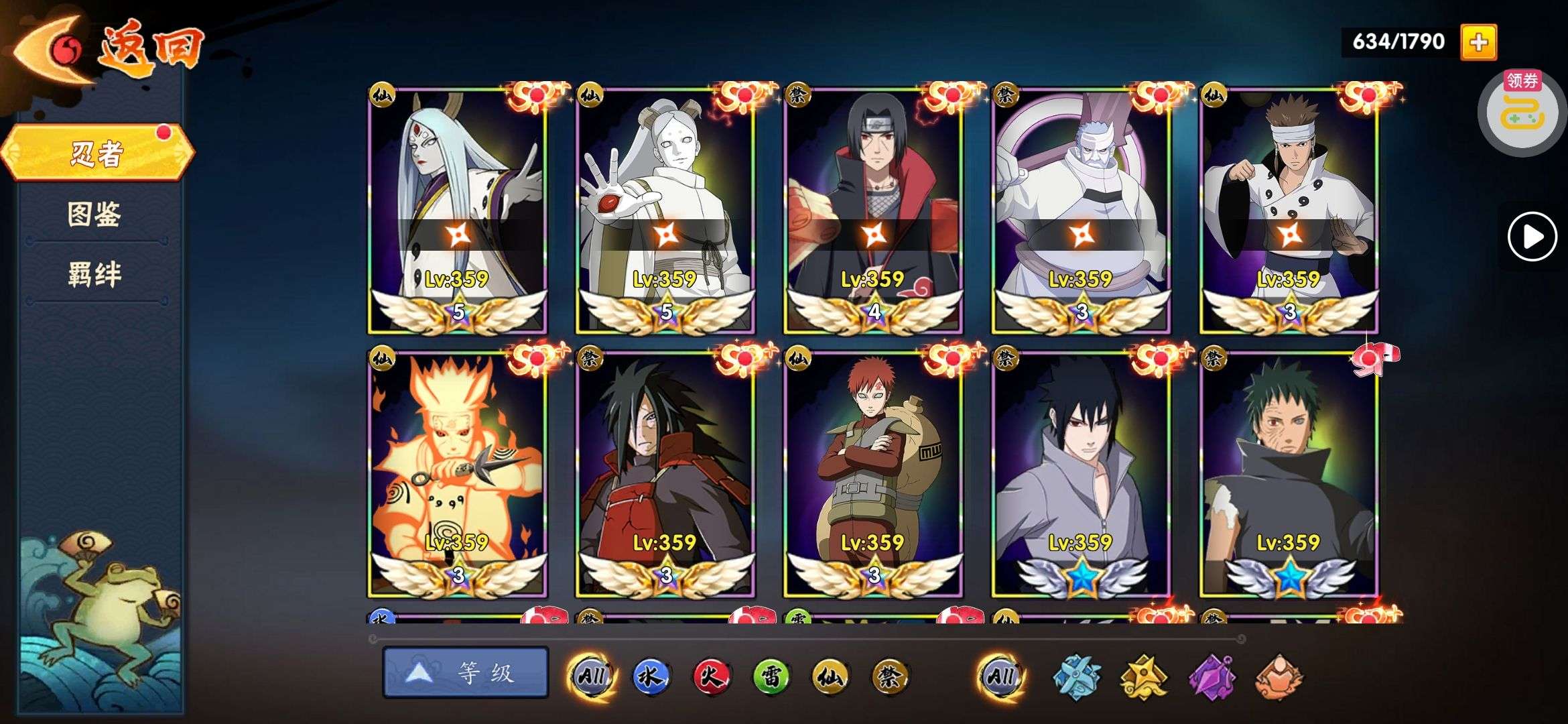
Task: Filter by the purple crystal class icon
Action: (x=1212, y=676)
